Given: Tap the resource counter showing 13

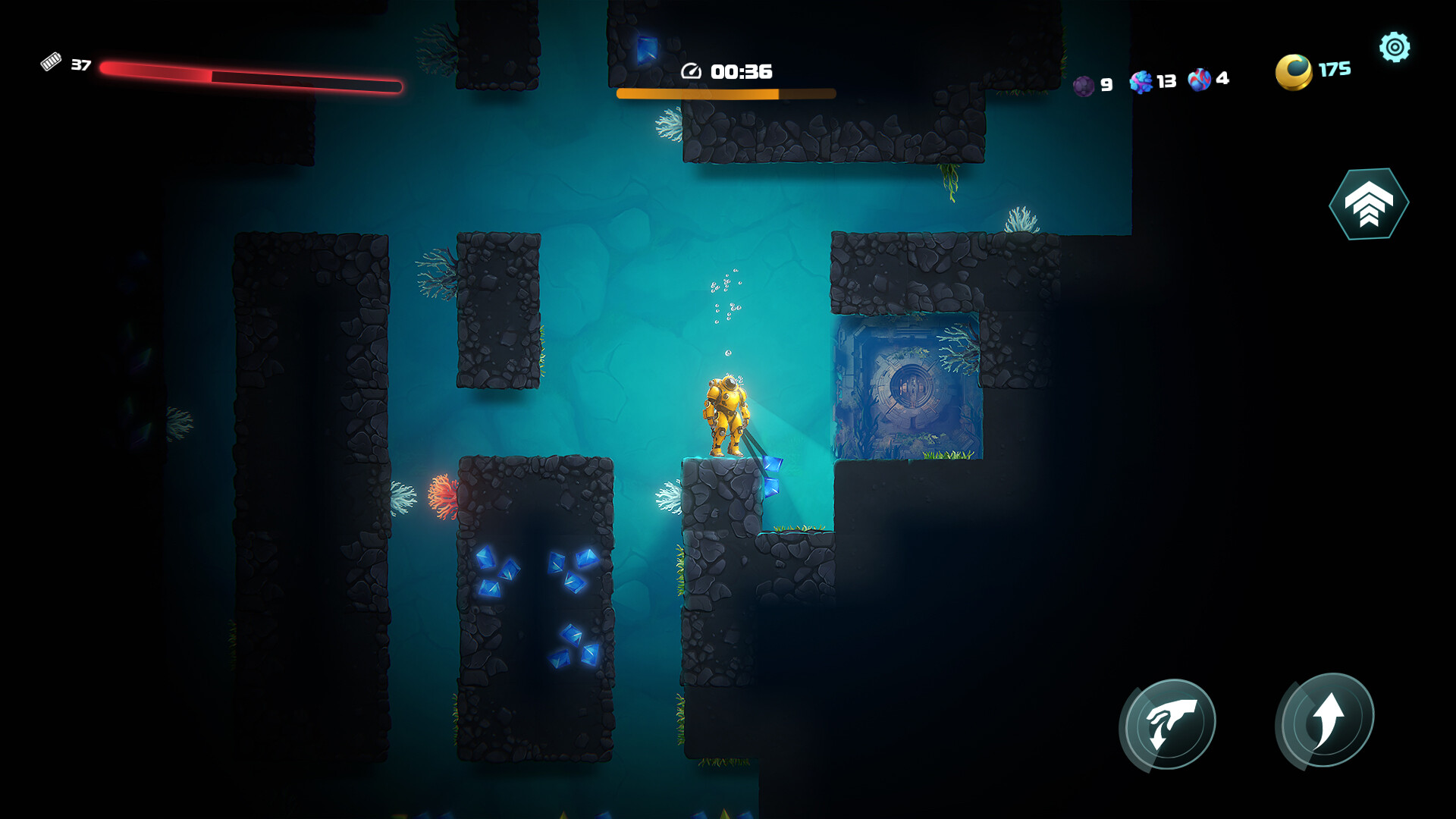Looking at the screenshot, I should coord(1166,80).
